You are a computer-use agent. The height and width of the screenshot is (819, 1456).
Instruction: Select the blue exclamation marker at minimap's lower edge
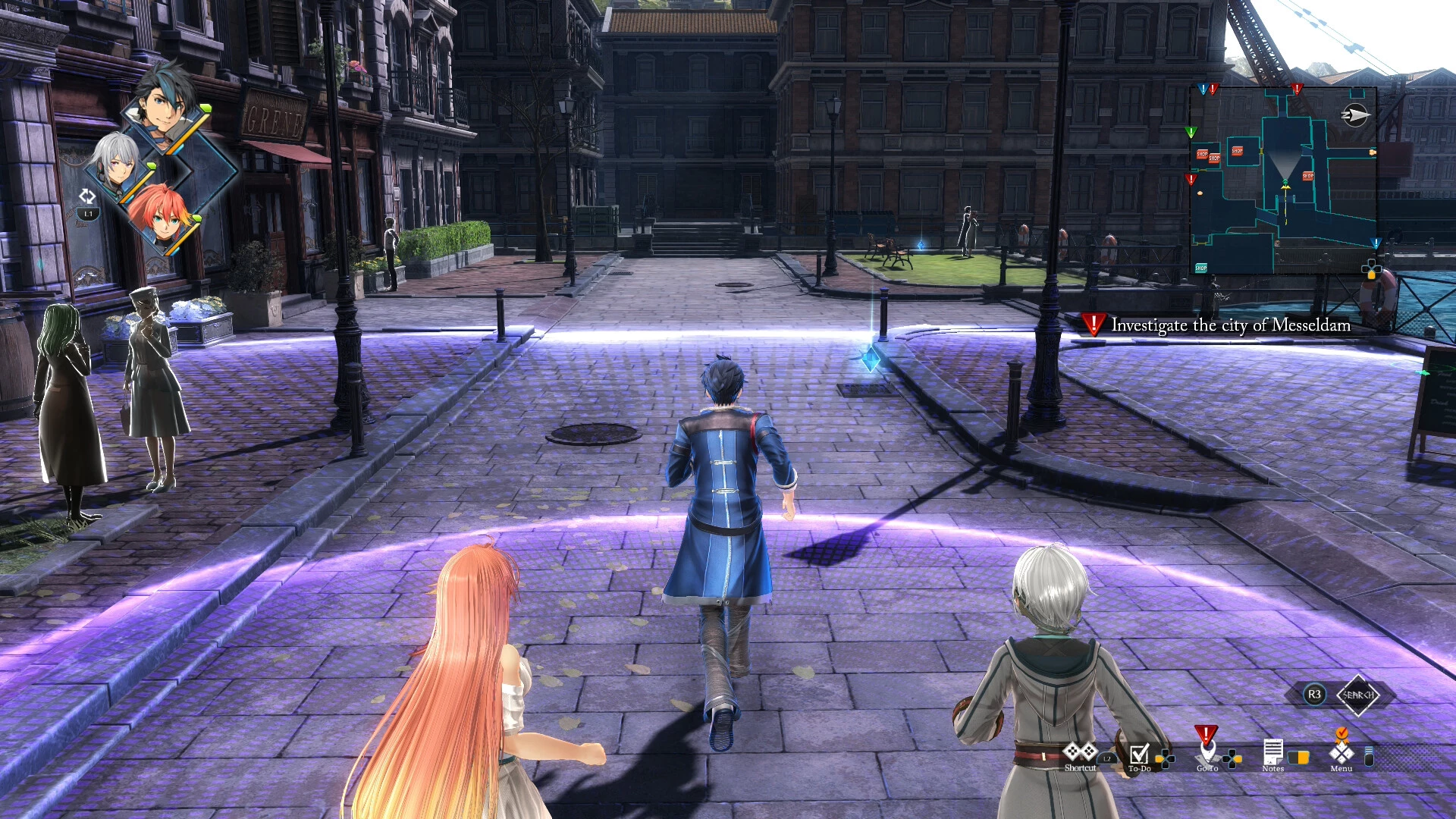tap(1376, 243)
